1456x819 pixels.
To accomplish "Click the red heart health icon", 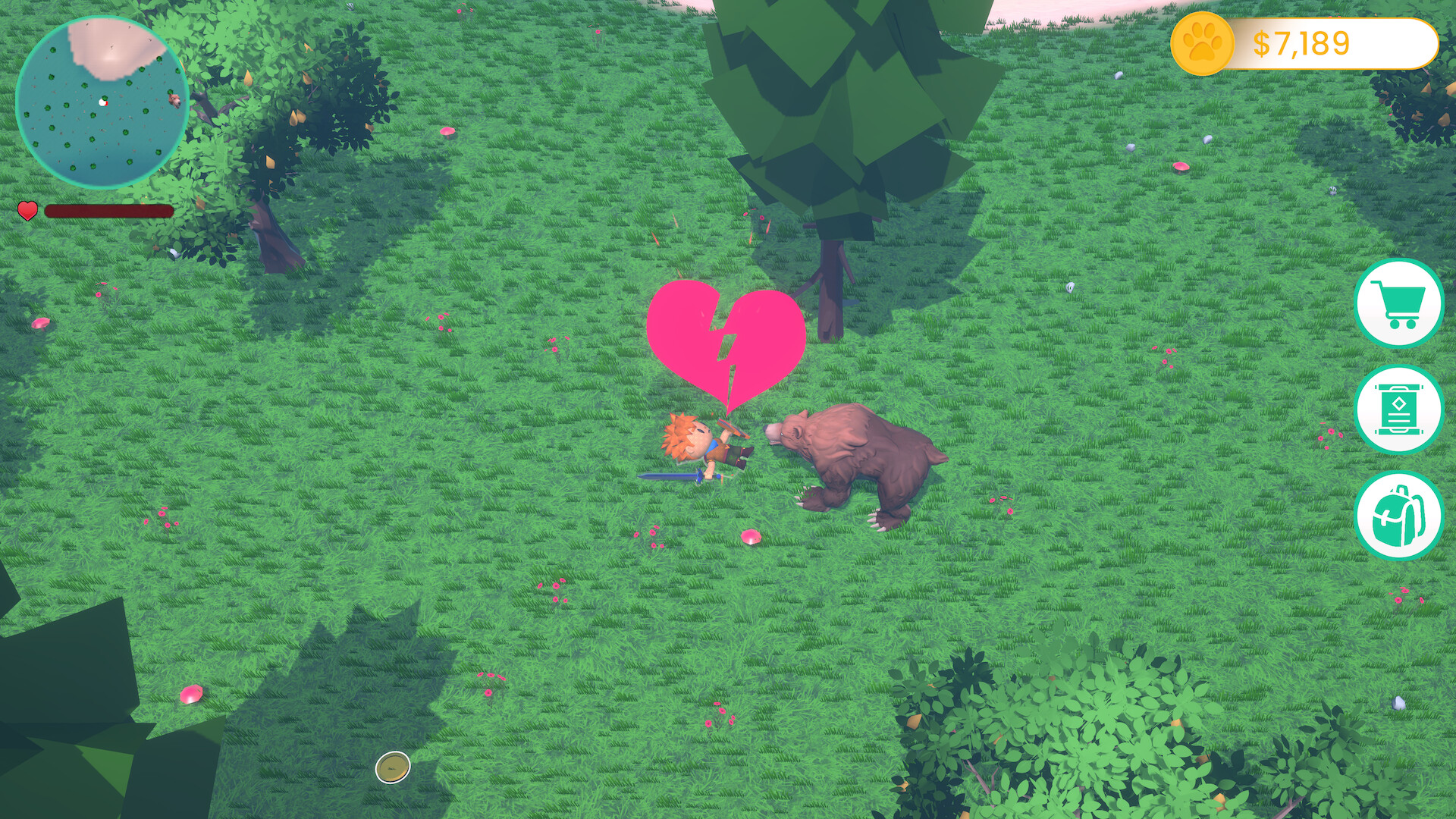I will point(27,211).
